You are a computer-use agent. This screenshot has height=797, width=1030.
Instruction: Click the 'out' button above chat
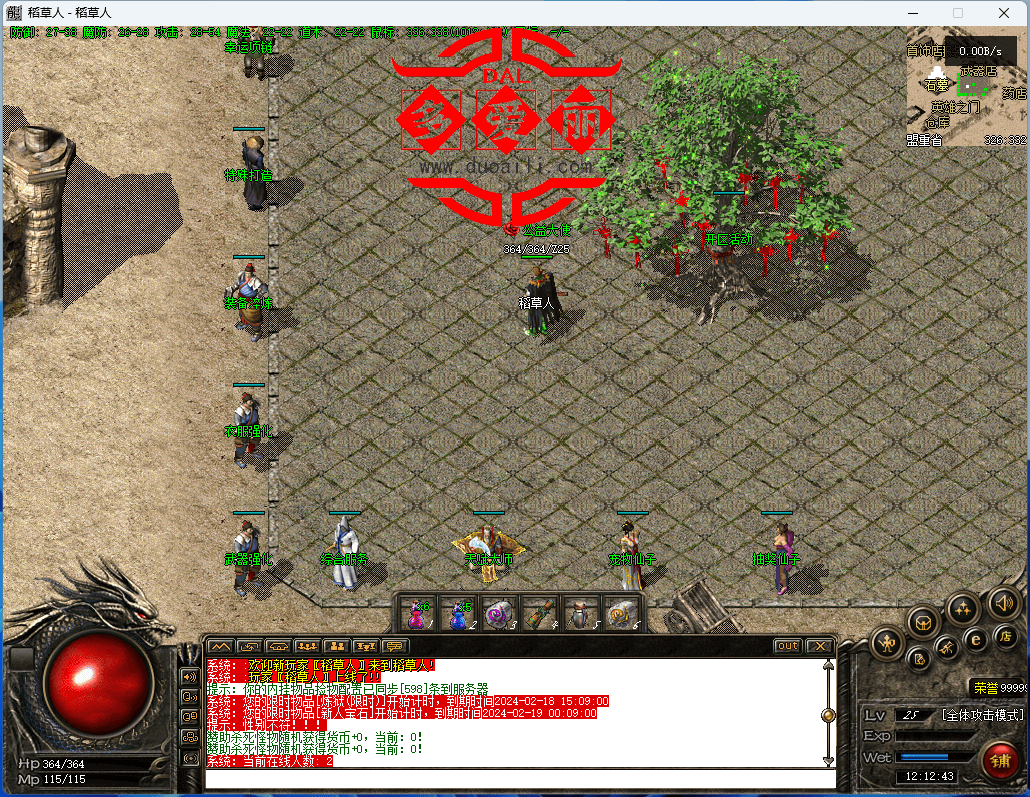point(788,646)
